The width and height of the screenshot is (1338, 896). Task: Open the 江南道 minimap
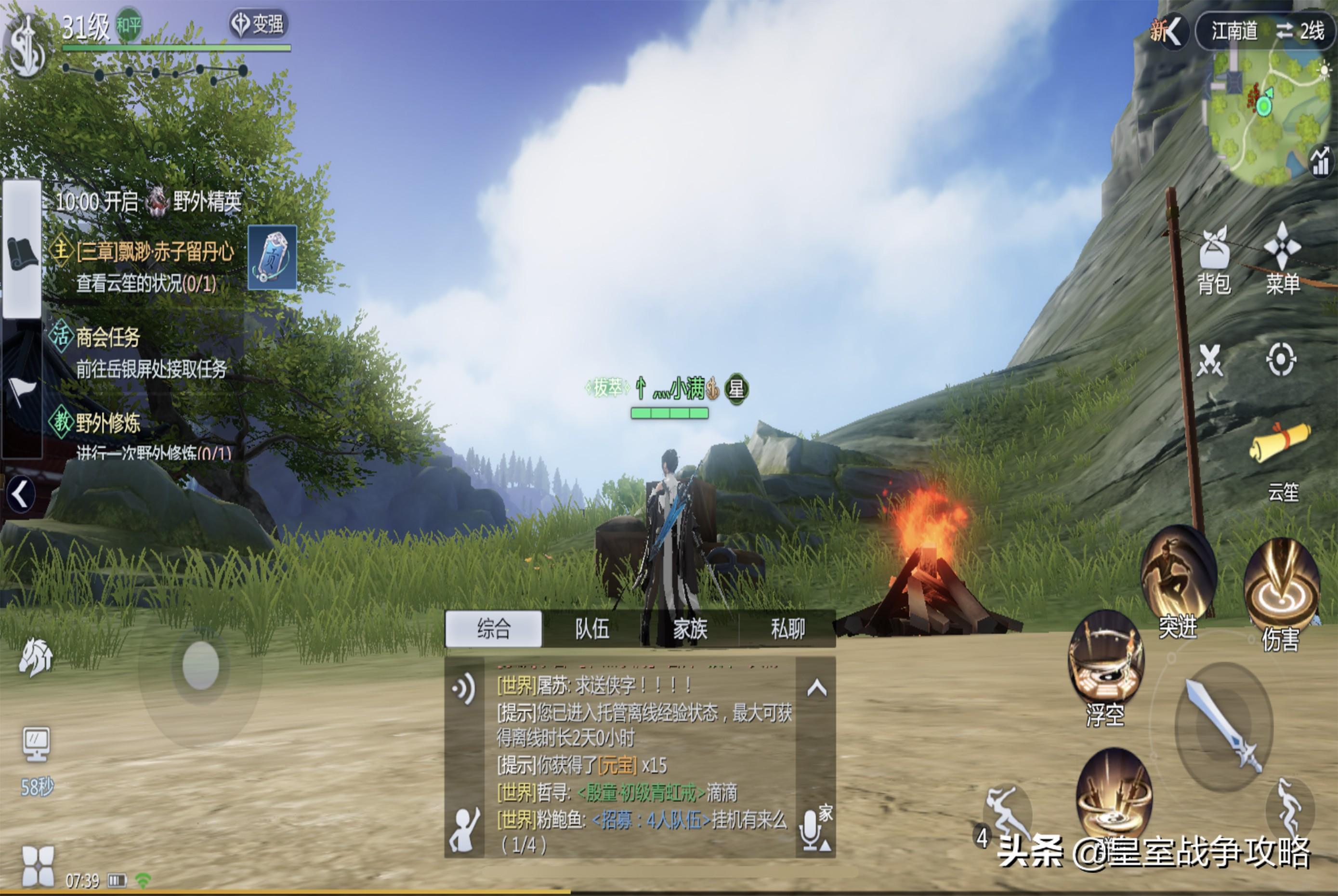[1268, 114]
